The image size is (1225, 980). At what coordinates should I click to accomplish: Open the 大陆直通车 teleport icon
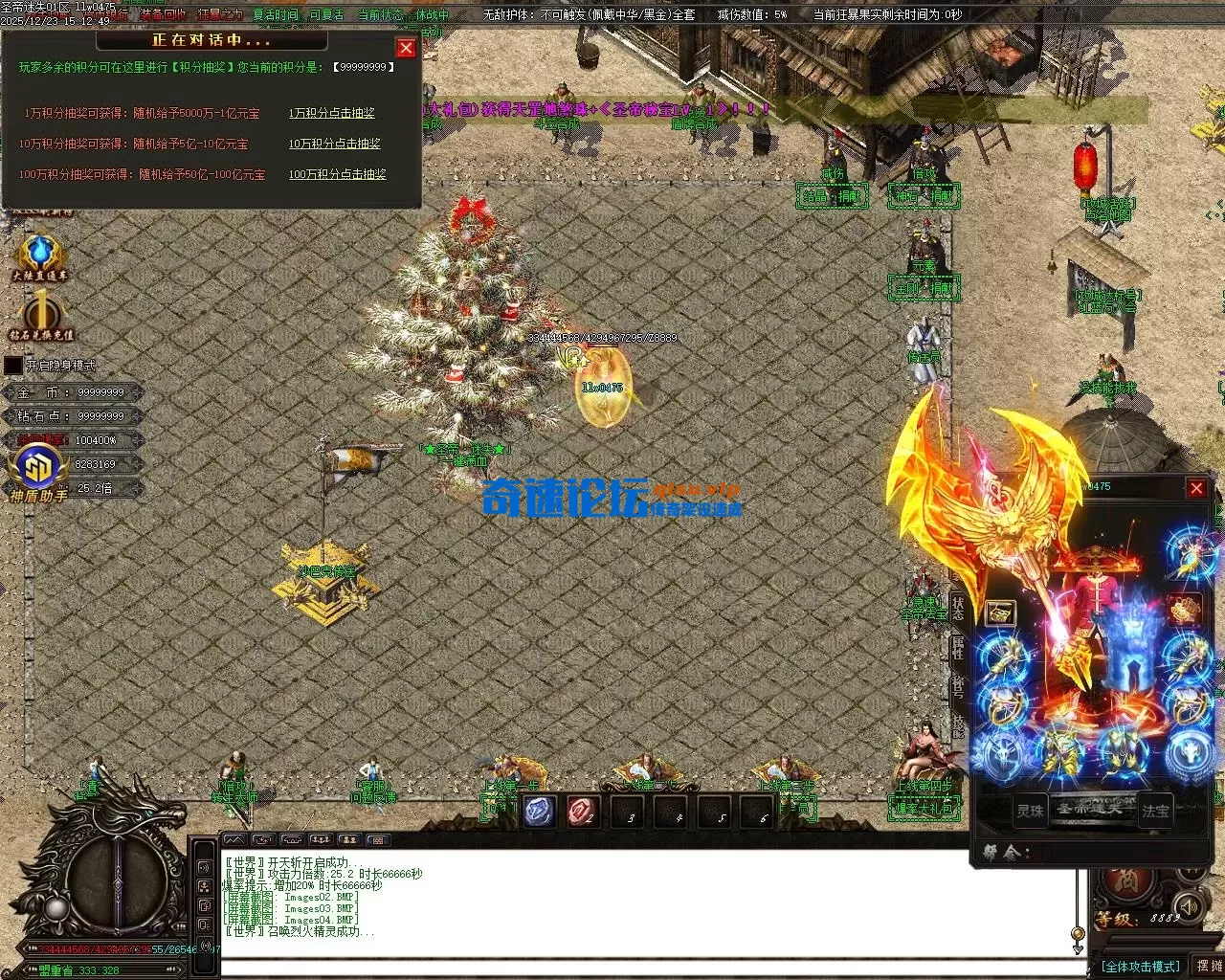coord(39,254)
